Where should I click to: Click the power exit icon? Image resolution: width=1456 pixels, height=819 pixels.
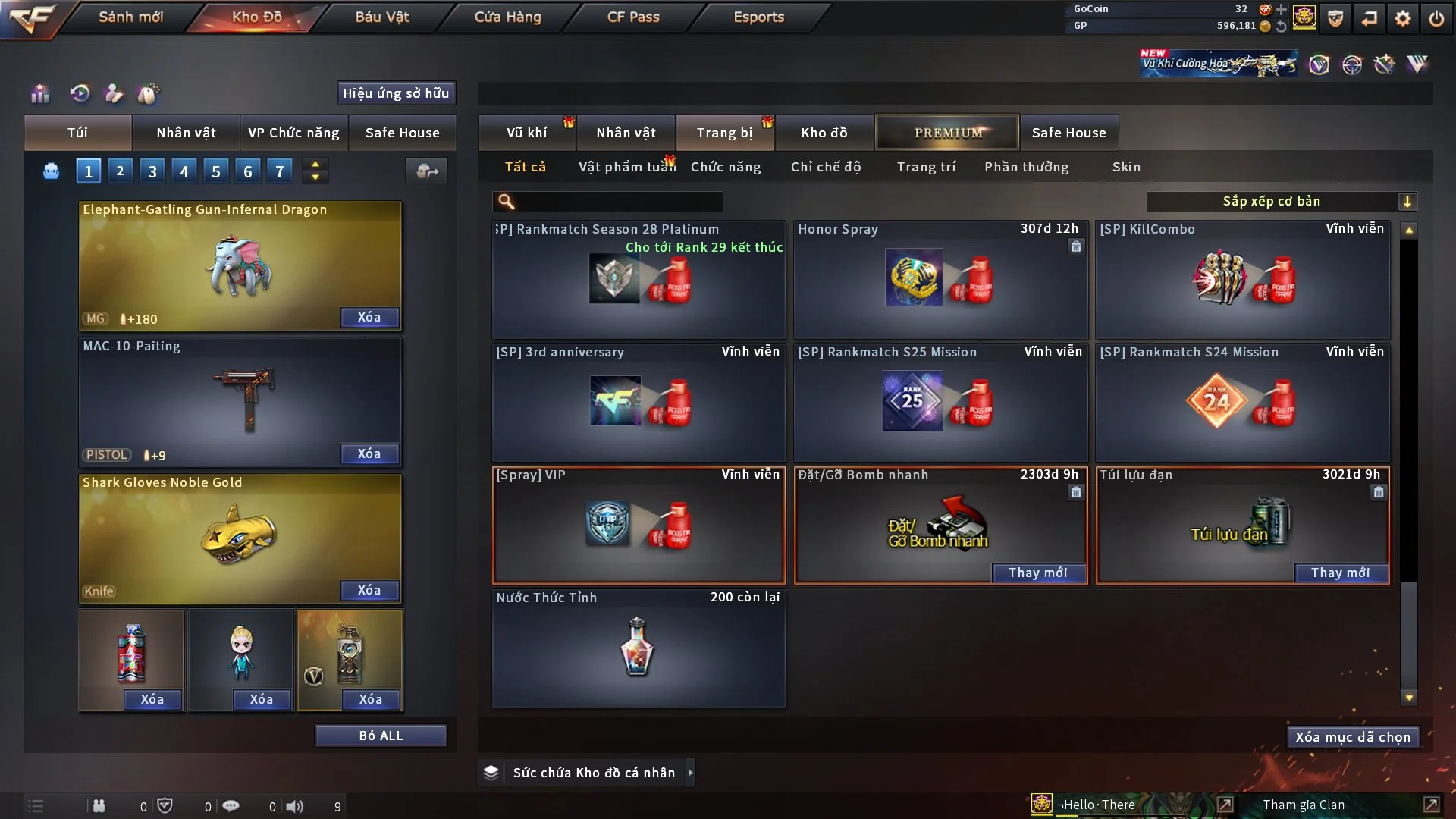click(x=1436, y=18)
